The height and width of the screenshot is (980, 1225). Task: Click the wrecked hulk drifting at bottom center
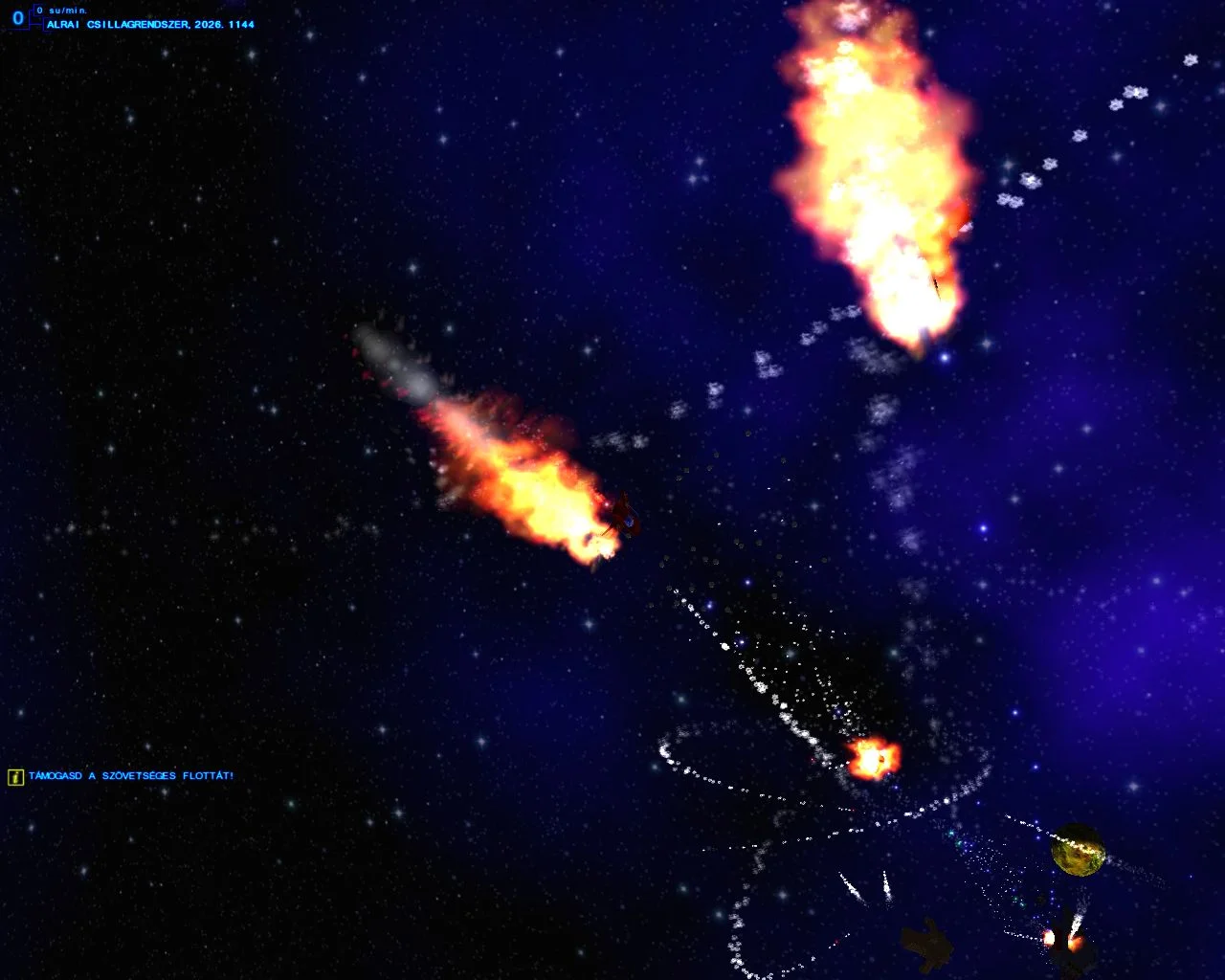(x=924, y=943)
